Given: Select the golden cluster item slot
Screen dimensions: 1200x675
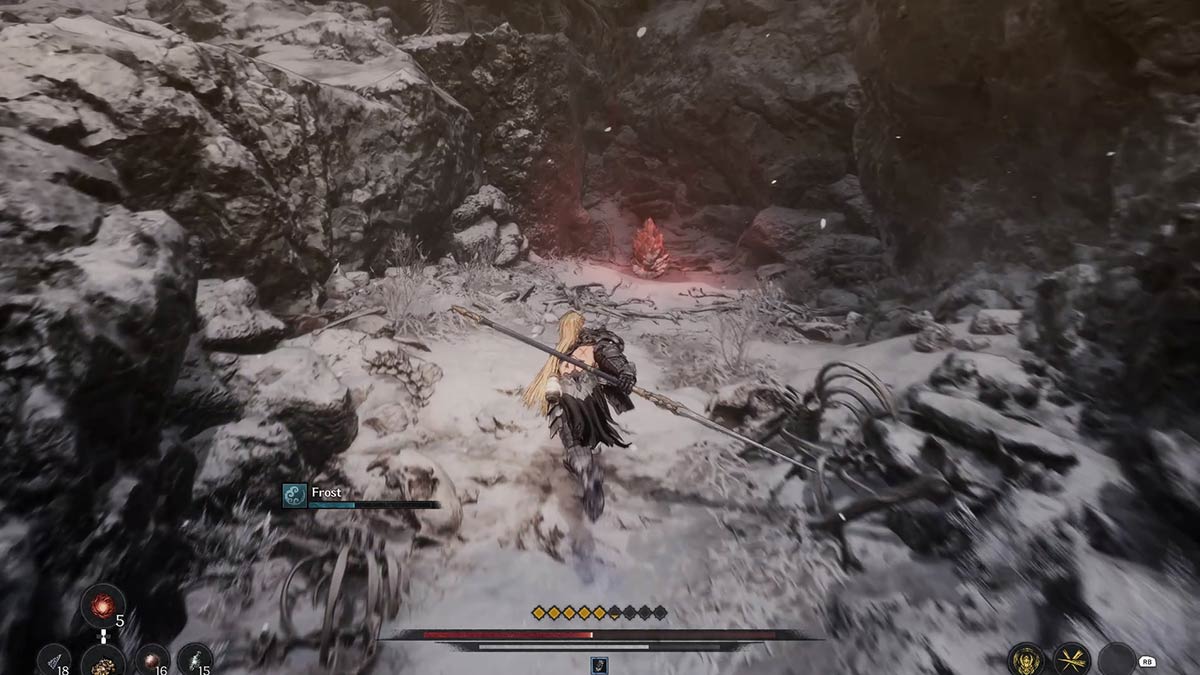Looking at the screenshot, I should [x=102, y=660].
